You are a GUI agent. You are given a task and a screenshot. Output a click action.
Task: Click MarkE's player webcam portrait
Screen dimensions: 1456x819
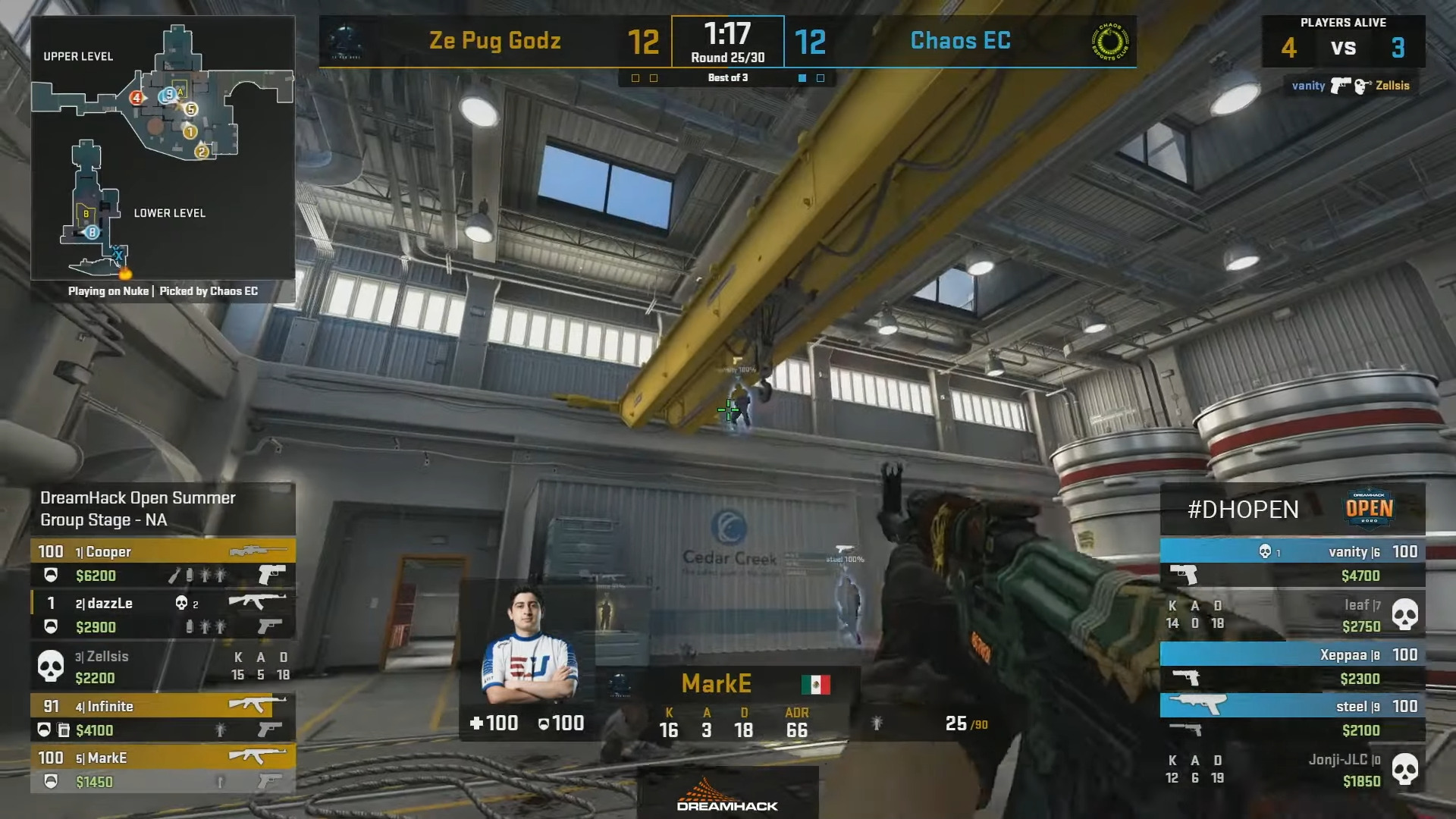[528, 645]
